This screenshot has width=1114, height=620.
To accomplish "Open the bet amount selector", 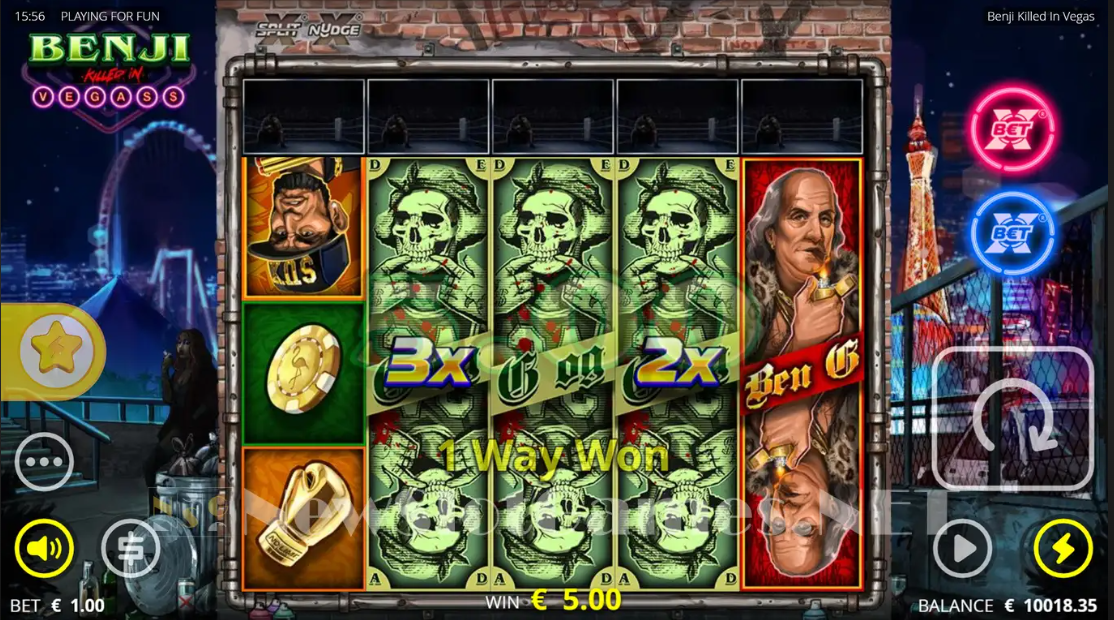I will [x=131, y=548].
